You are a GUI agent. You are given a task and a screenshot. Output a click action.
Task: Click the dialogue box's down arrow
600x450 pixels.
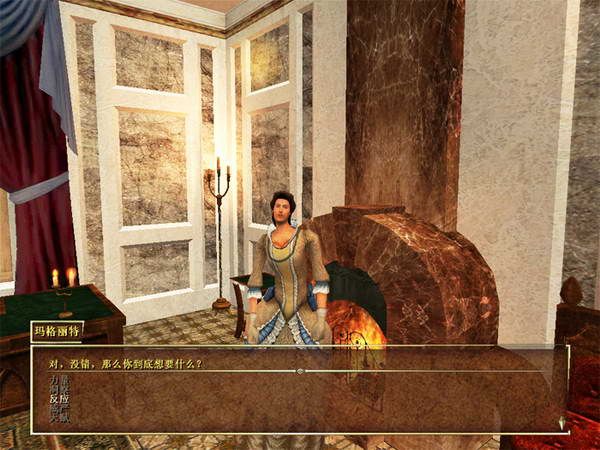click(x=562, y=424)
